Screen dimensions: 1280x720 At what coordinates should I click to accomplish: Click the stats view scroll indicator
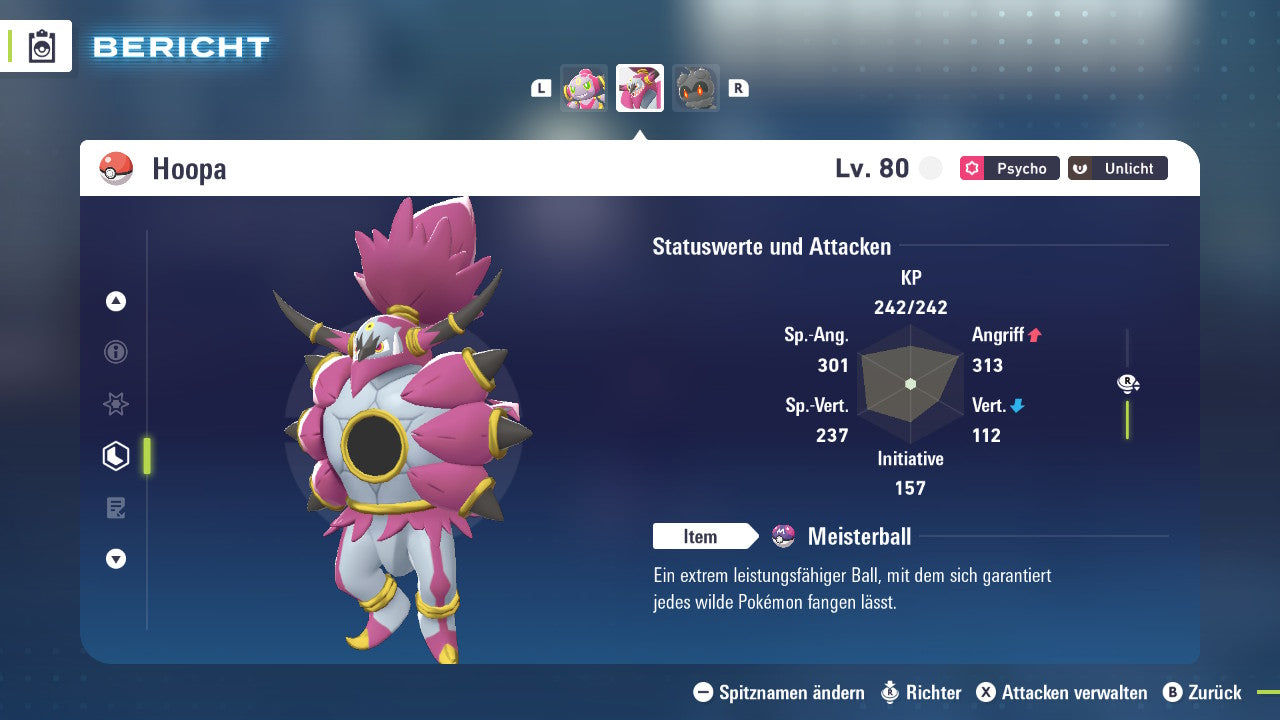(x=1128, y=384)
